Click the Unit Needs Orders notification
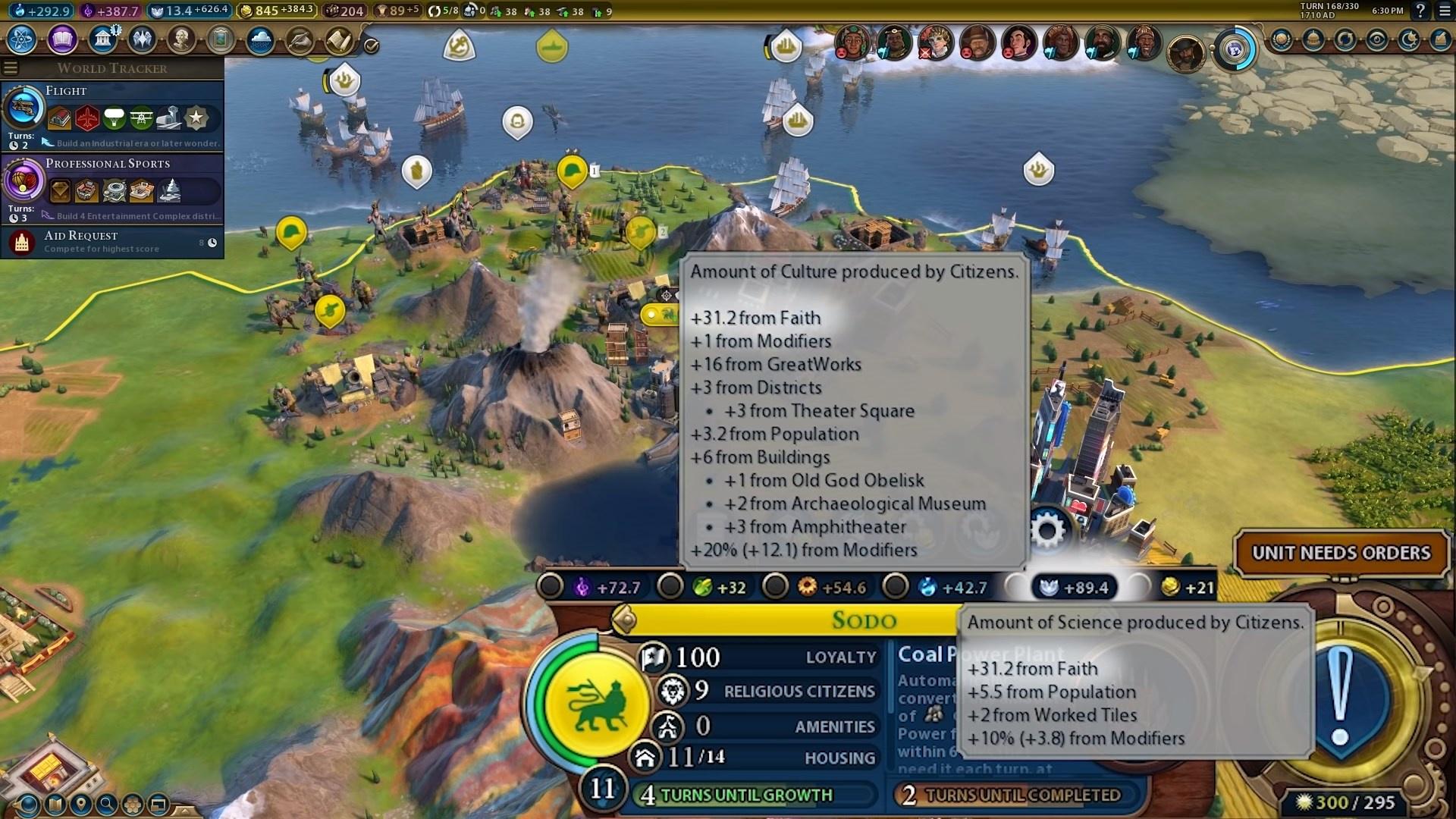Screen dimensions: 1456x819 [1341, 553]
